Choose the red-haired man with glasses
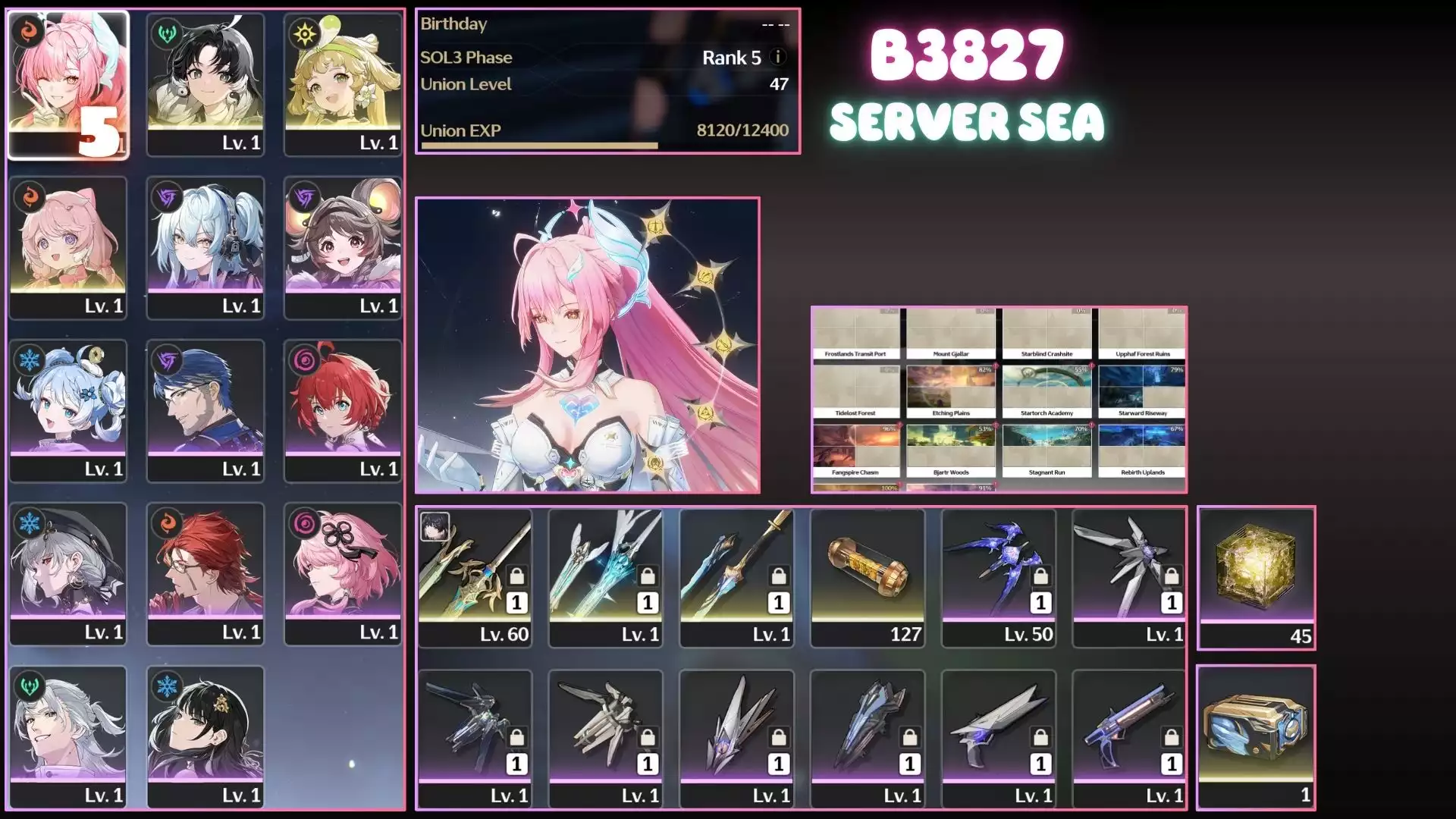1456x819 pixels. (206, 573)
